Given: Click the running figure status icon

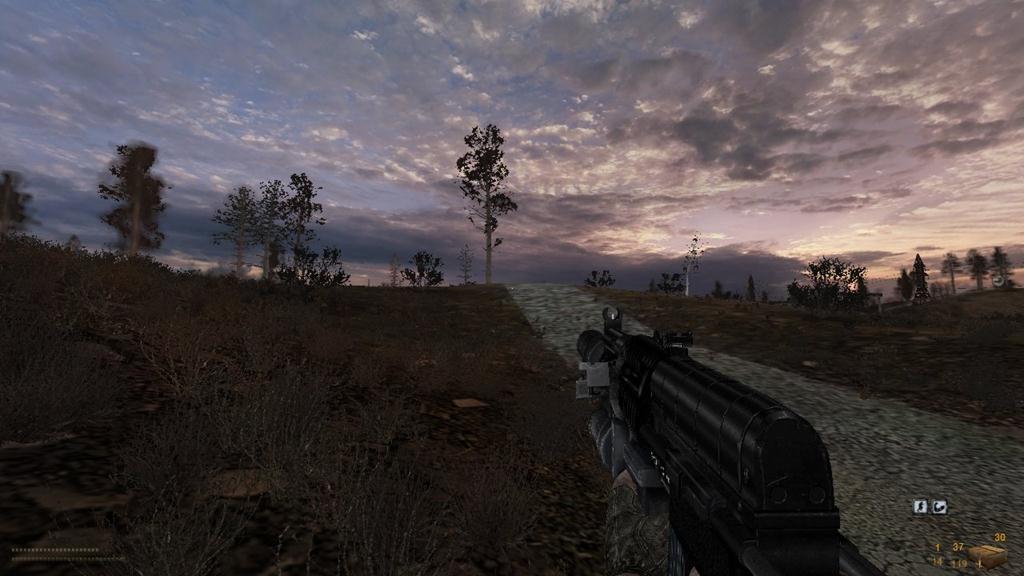Looking at the screenshot, I should (920, 507).
